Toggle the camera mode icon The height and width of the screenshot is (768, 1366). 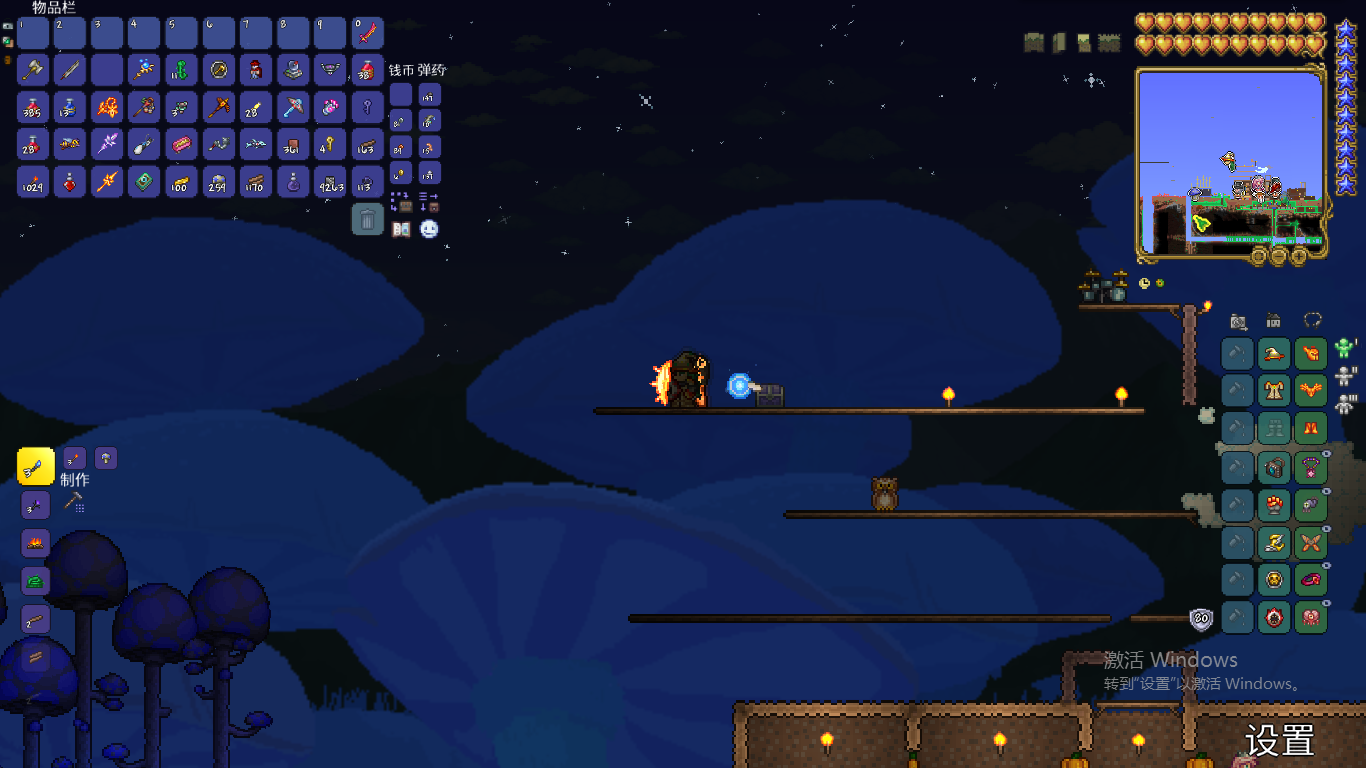click(x=1238, y=321)
